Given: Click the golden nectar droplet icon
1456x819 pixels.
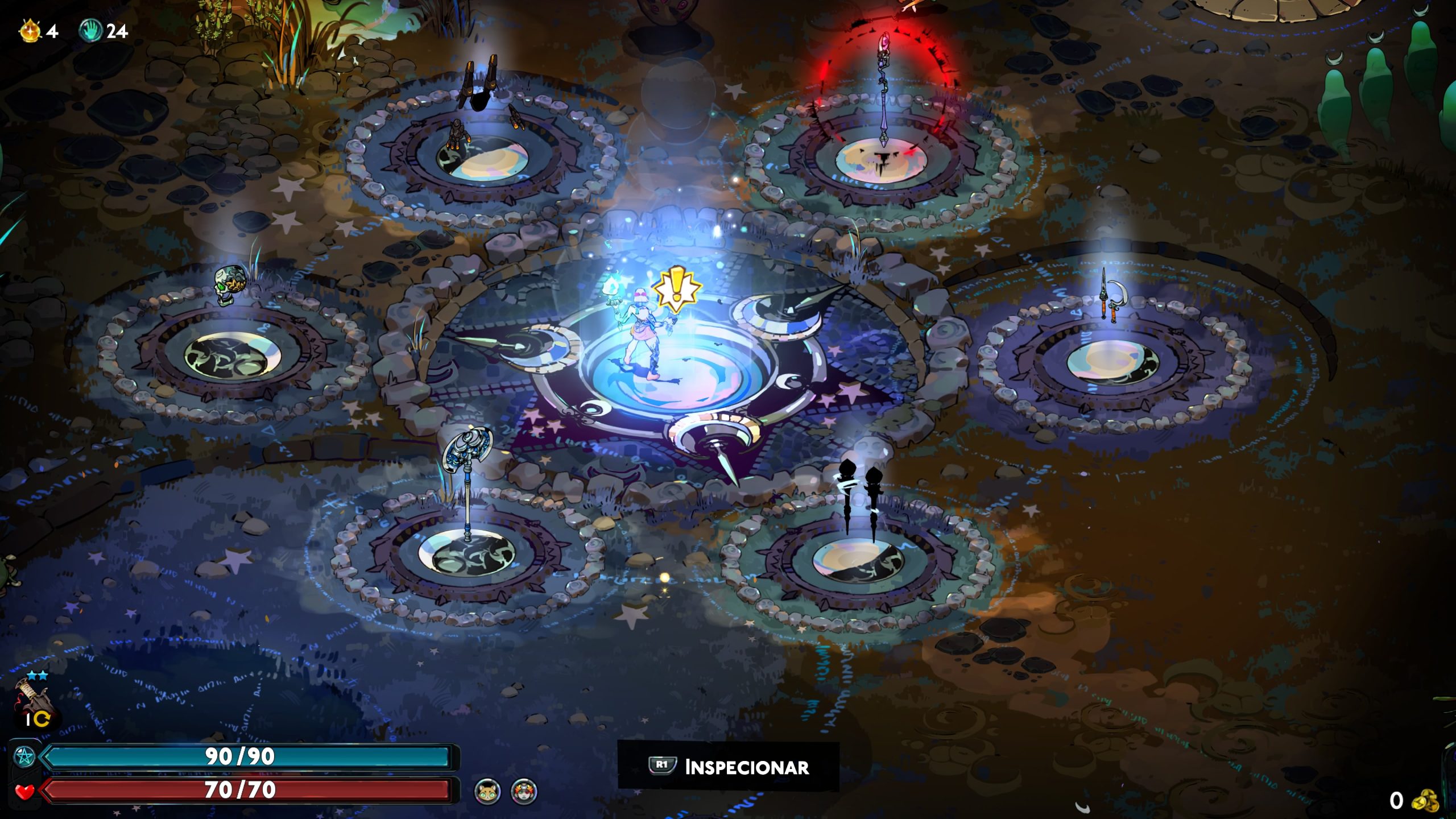Looking at the screenshot, I should click(30, 30).
